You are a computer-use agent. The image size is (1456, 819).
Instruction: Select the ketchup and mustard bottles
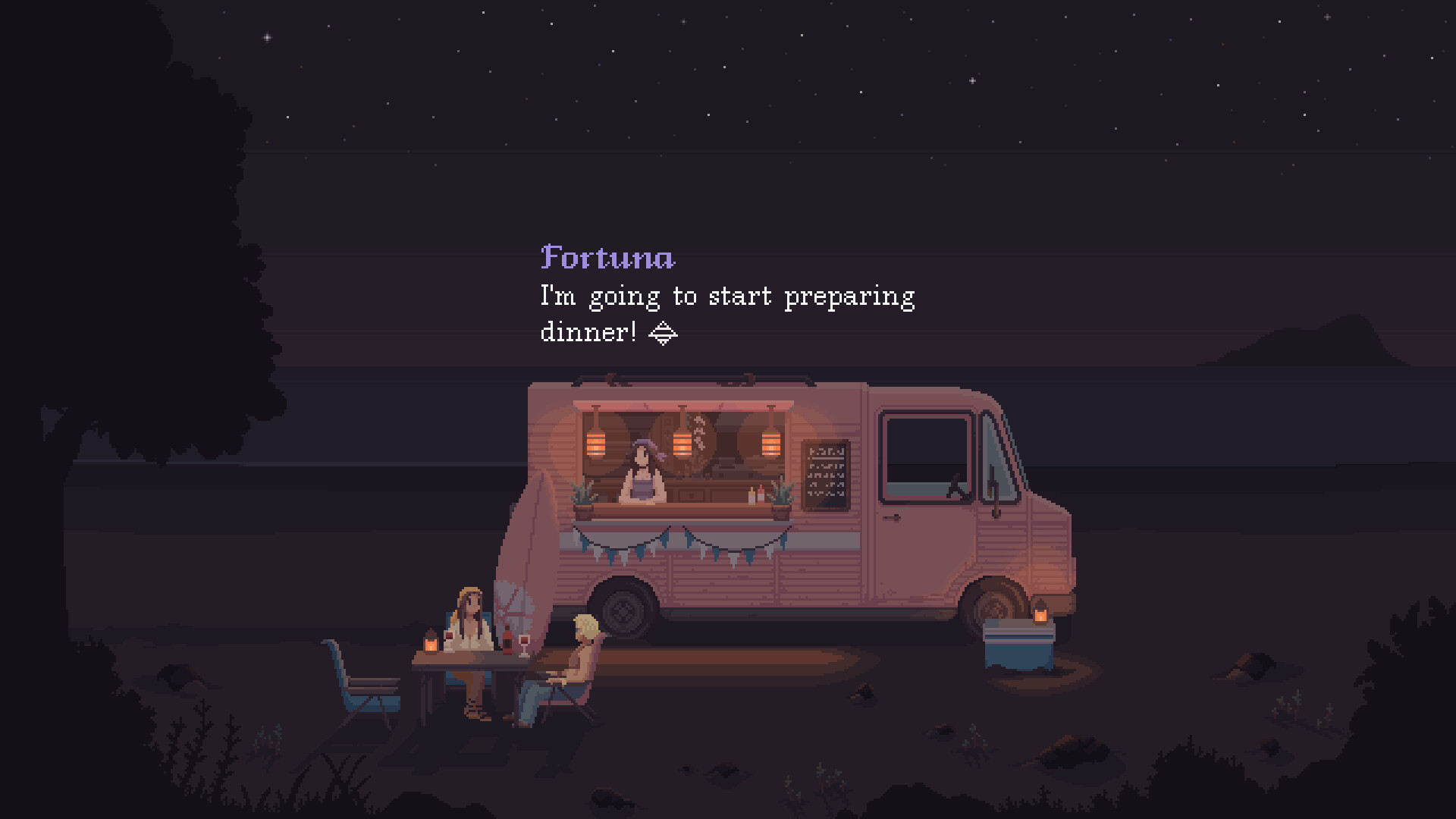[x=756, y=497]
